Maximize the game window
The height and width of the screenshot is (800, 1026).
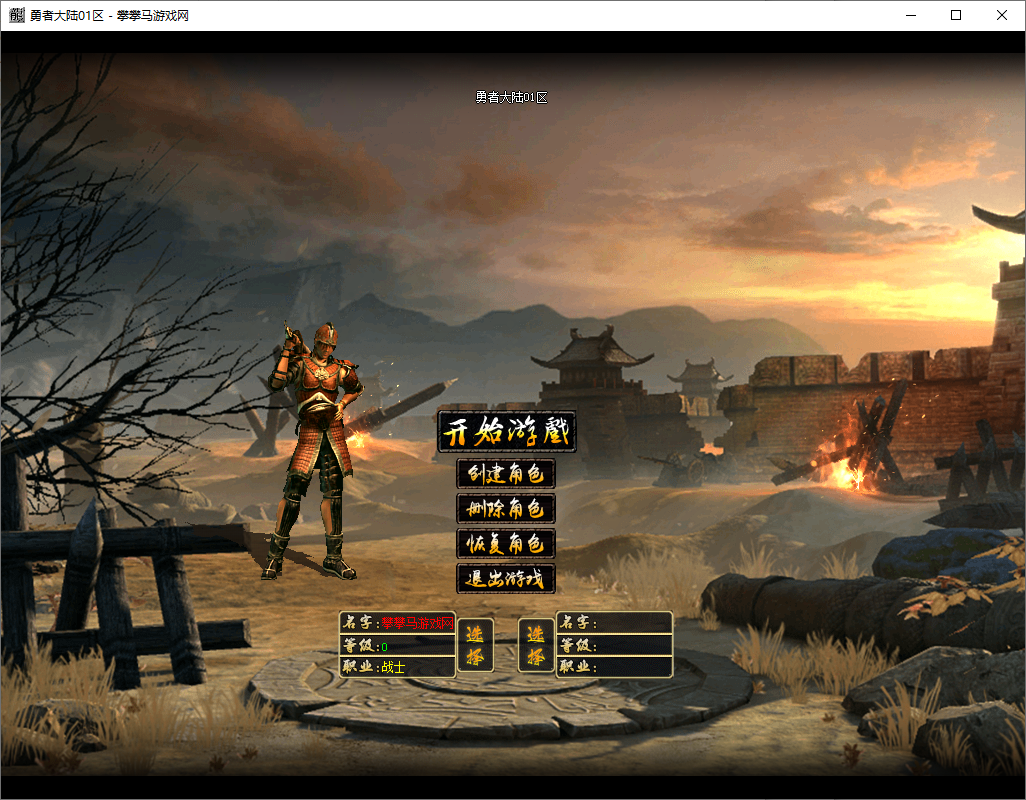pyautogui.click(x=956, y=15)
